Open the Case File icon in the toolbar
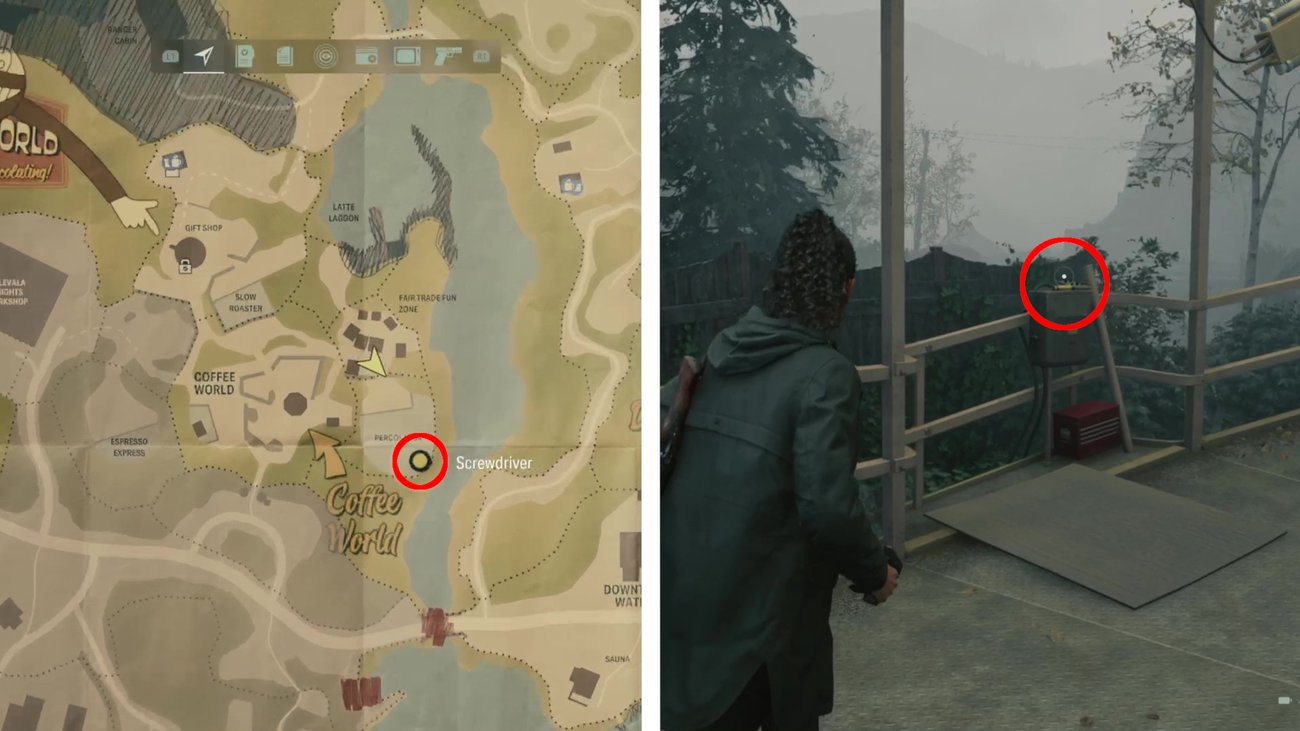This screenshot has width=1300, height=731. (x=243, y=57)
